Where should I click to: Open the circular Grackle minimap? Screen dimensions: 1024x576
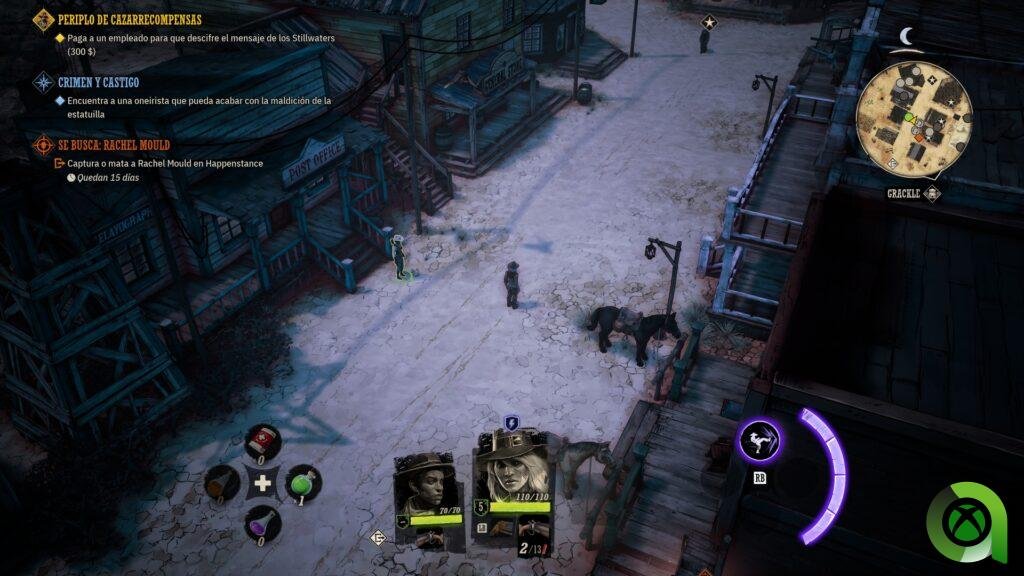tap(913, 119)
